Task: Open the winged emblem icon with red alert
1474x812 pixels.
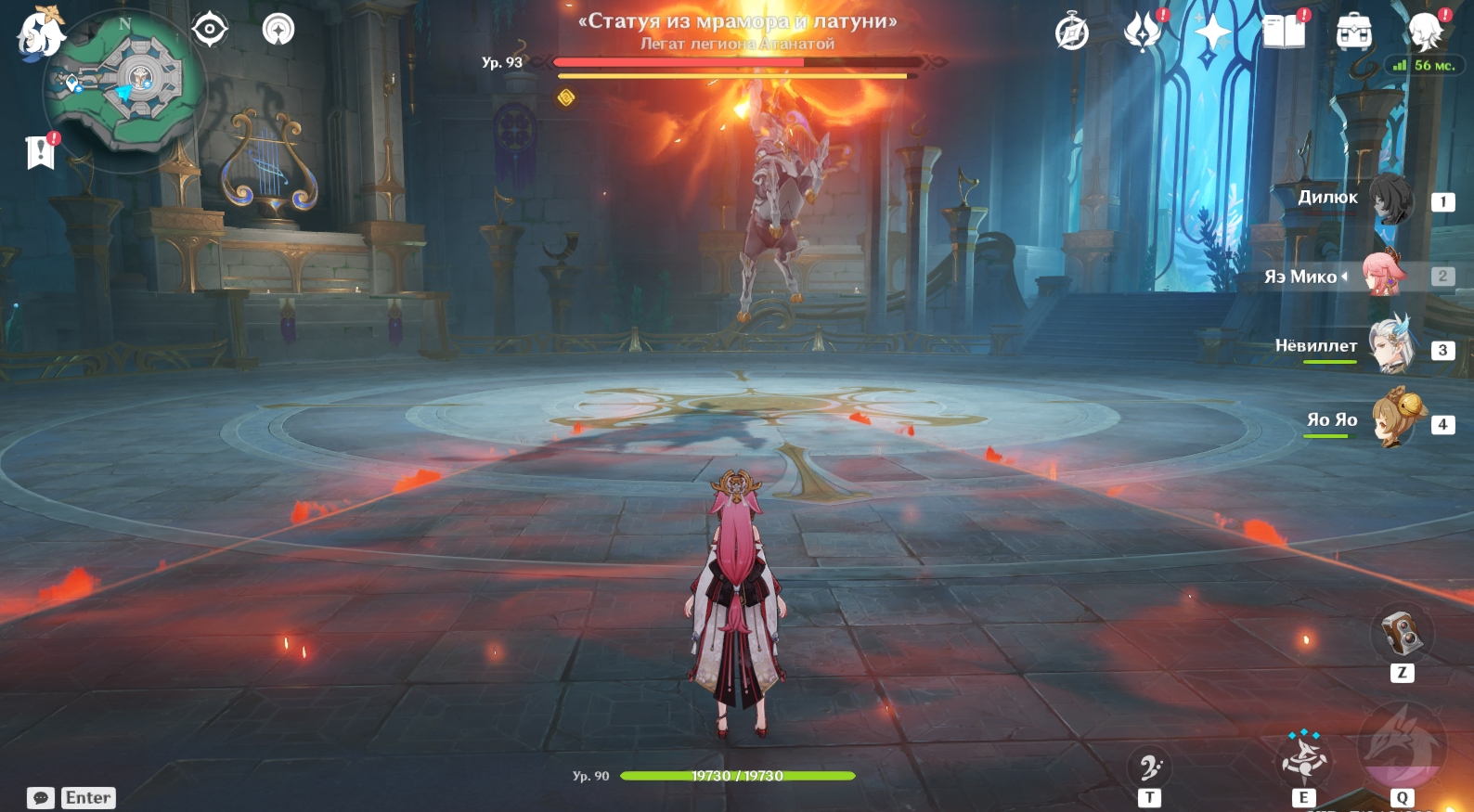Action: (1143, 32)
